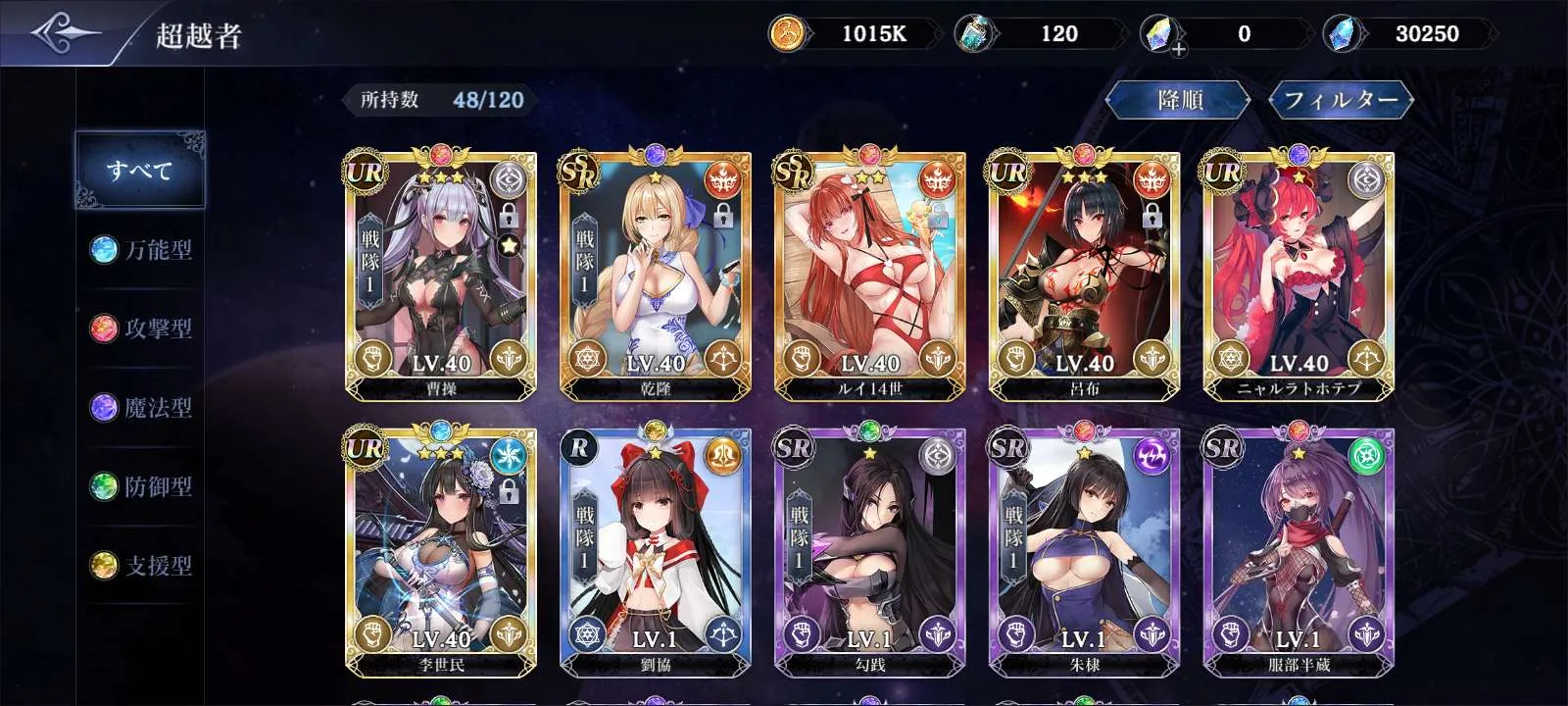Select the 呂布 UR card
Image resolution: width=1568 pixels, height=706 pixels.
[x=1084, y=275]
